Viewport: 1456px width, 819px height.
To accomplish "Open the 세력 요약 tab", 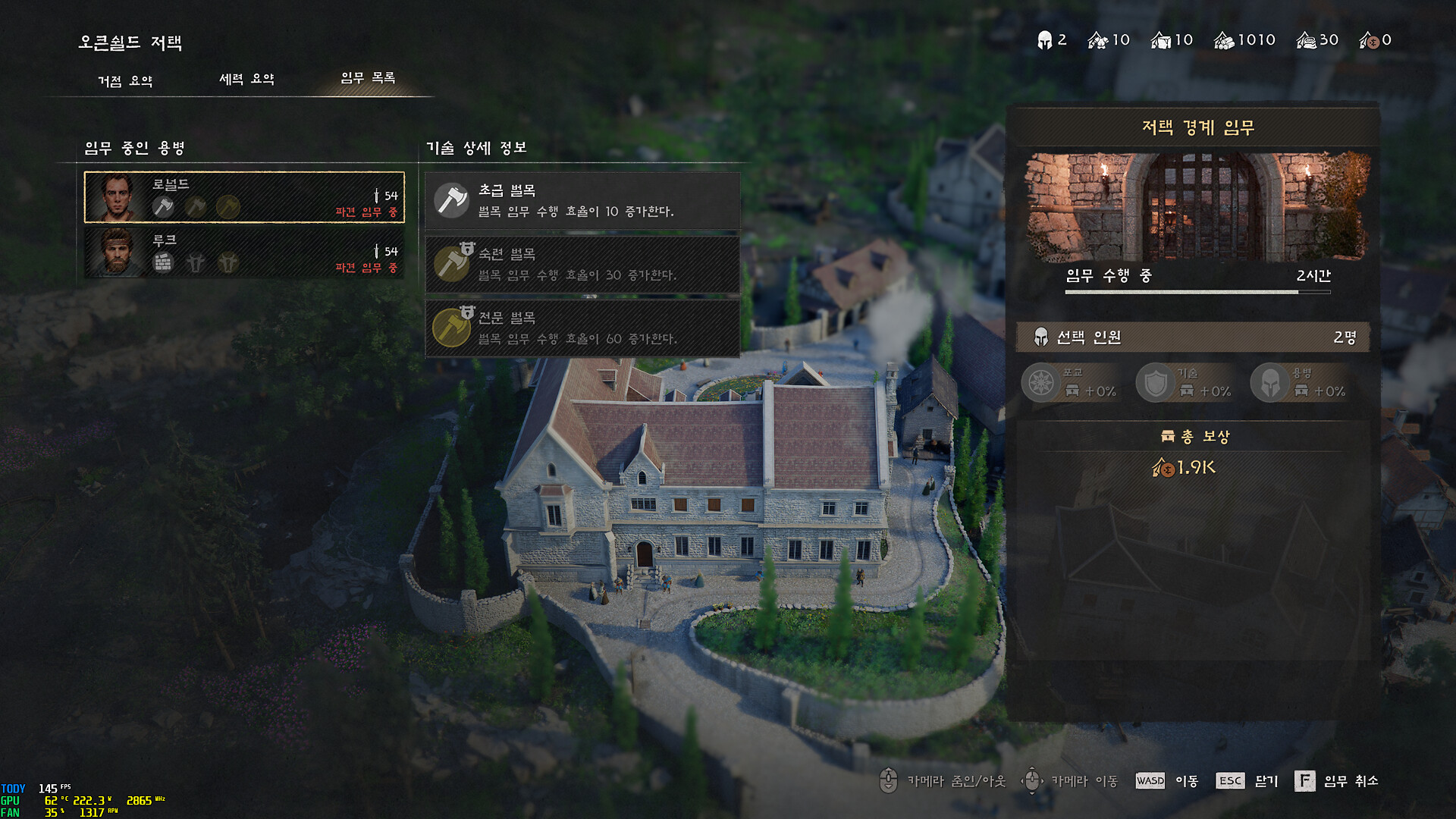I will click(x=246, y=79).
